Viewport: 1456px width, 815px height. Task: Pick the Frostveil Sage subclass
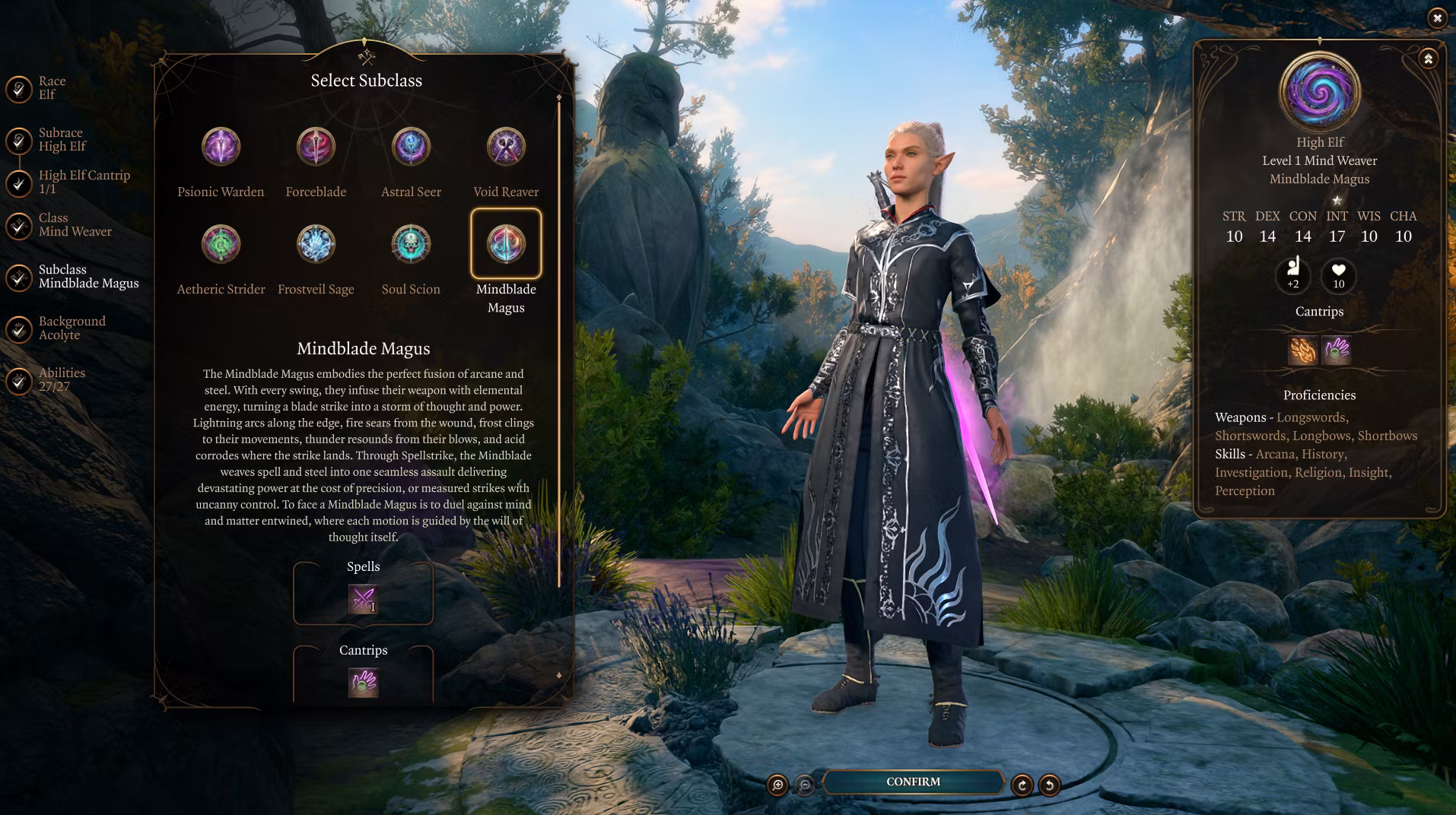pos(316,244)
